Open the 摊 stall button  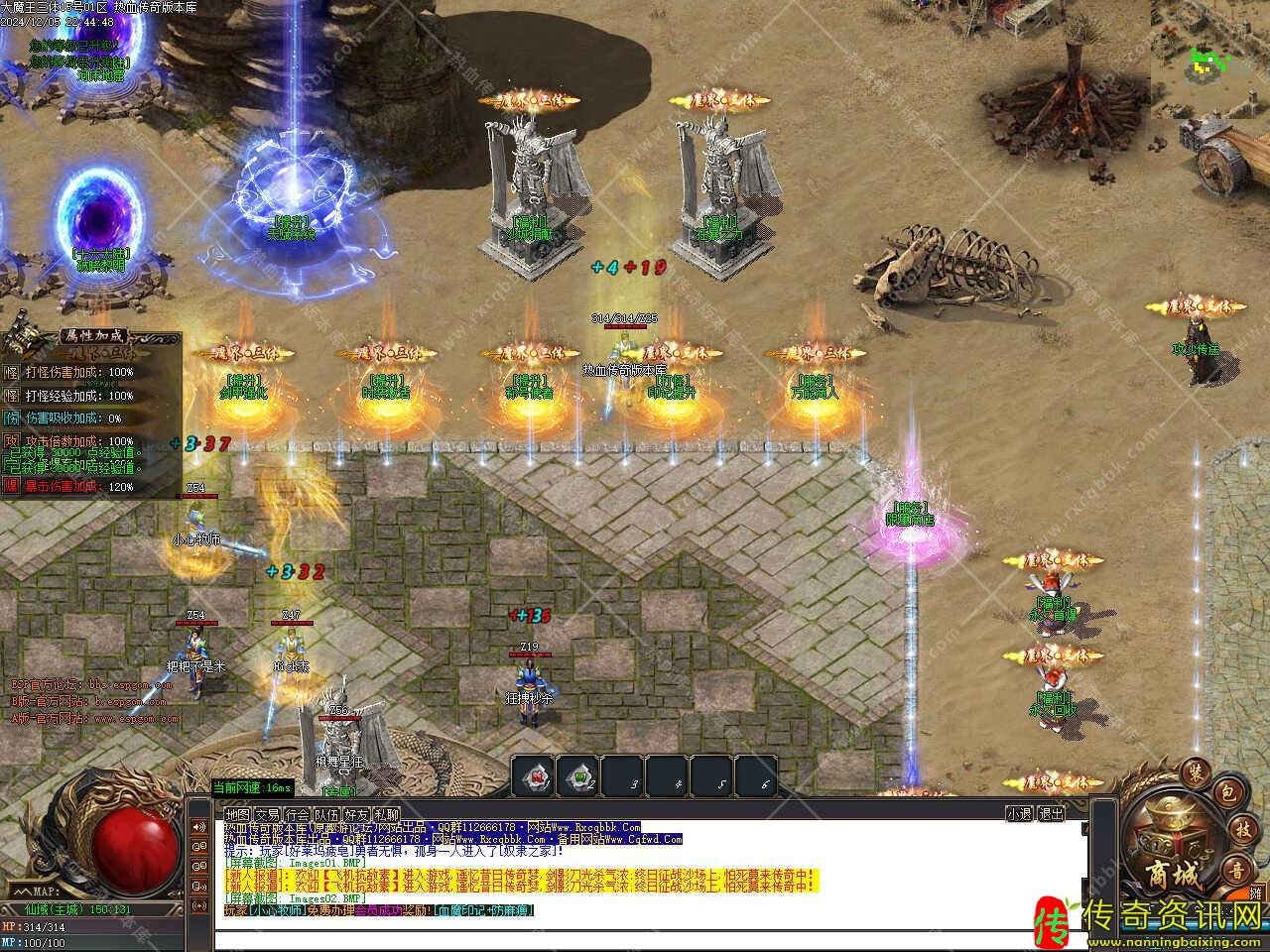click(x=1256, y=893)
